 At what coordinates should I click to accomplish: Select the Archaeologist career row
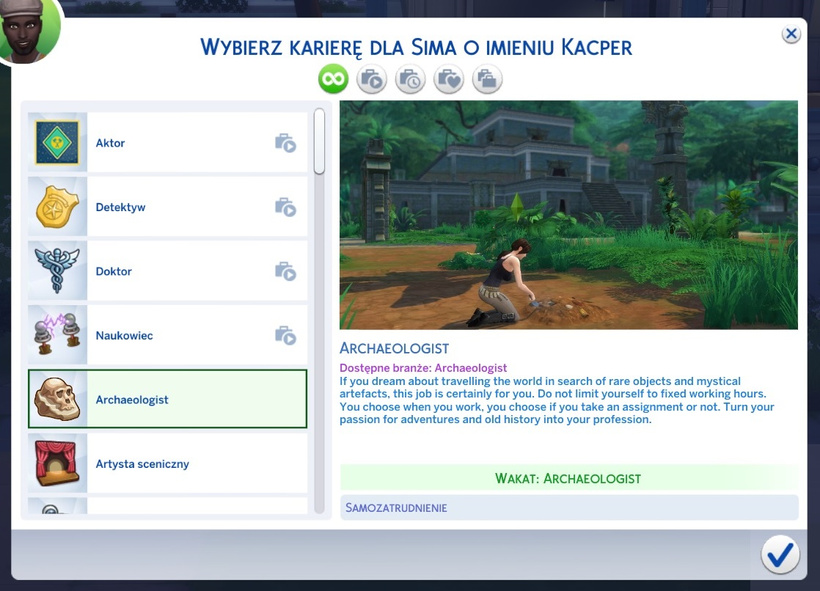167,399
